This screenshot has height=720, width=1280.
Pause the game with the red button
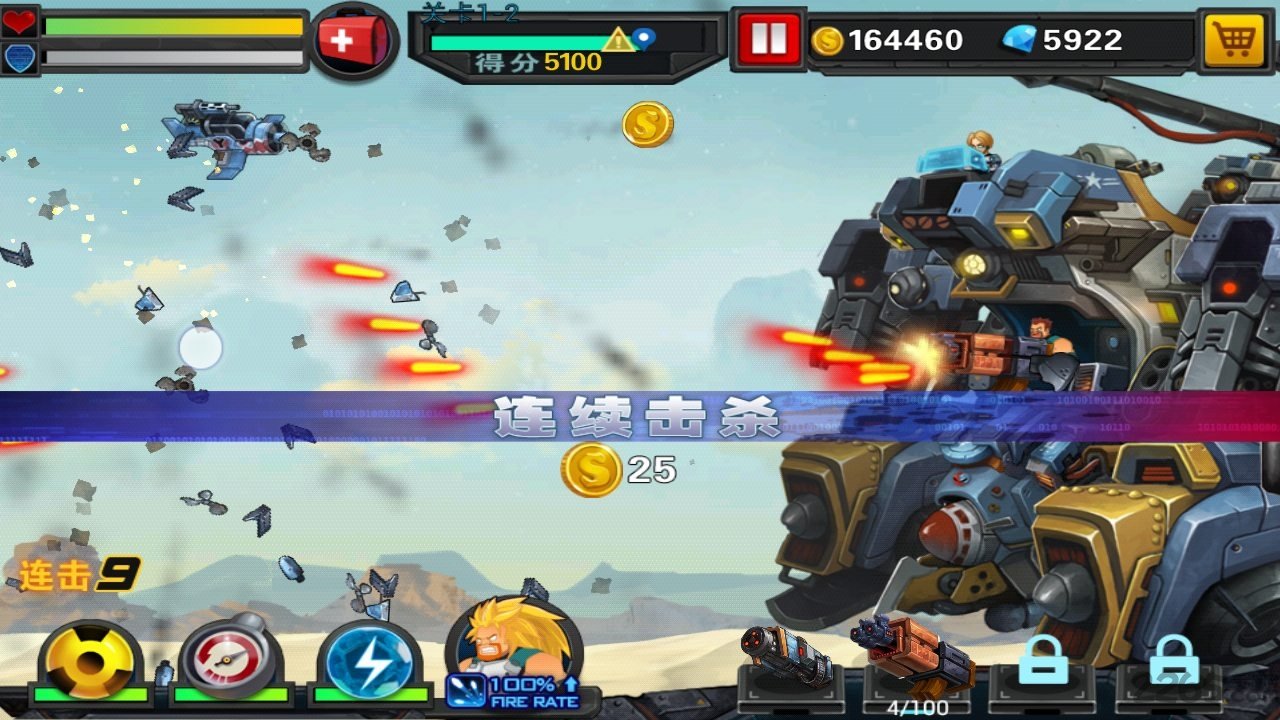[768, 40]
